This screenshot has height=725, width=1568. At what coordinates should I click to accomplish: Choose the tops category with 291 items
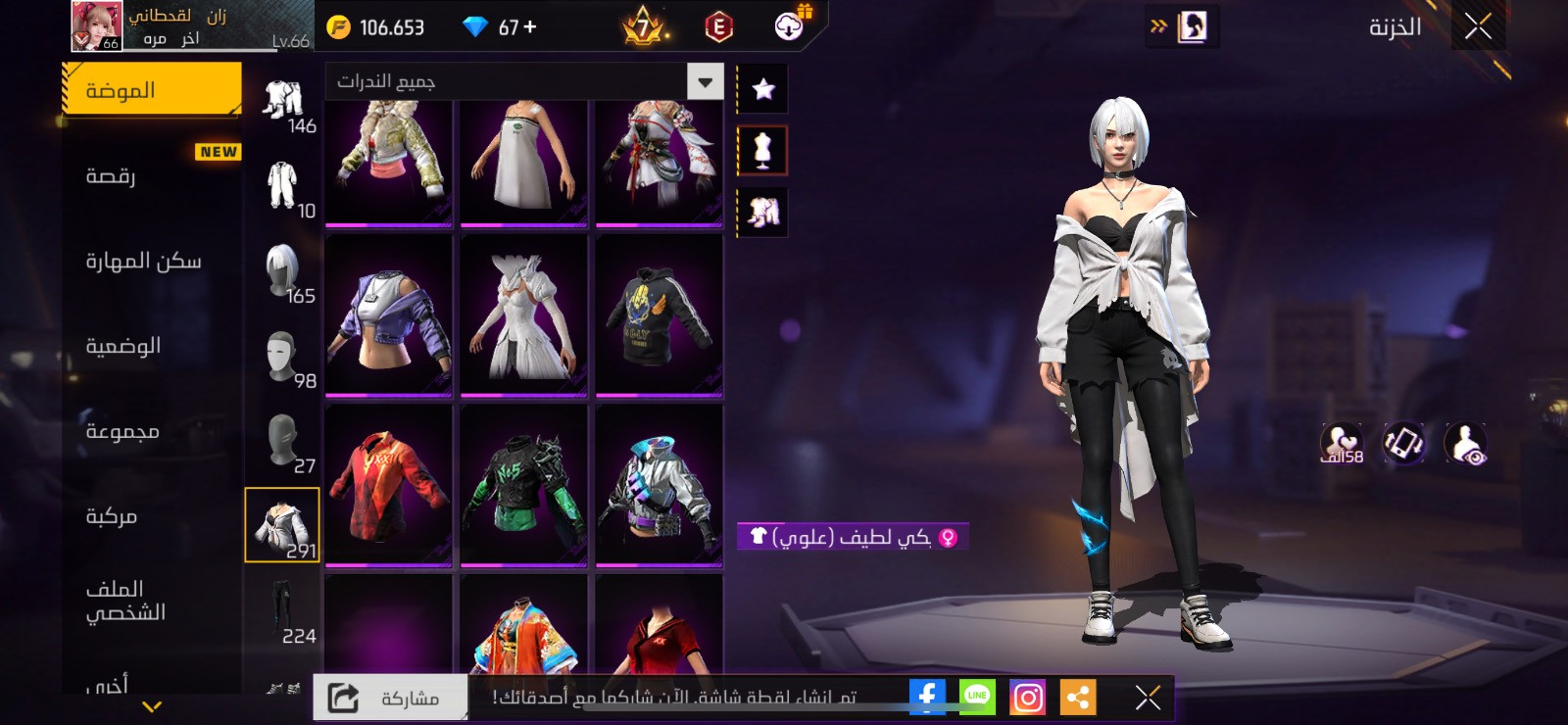point(282,525)
